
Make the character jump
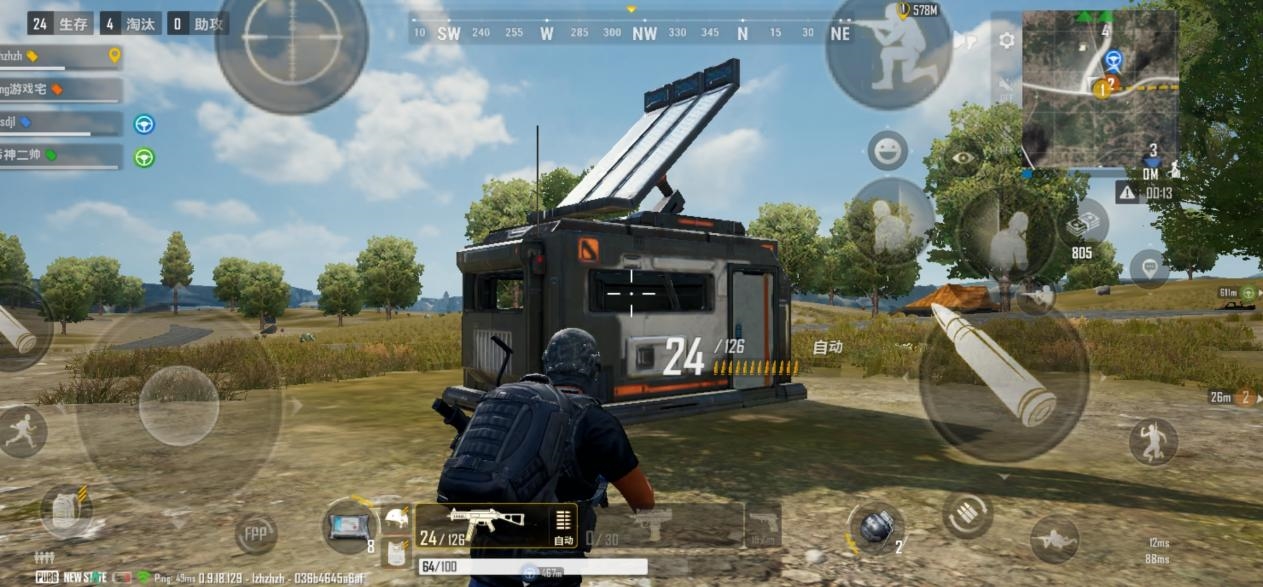click(1153, 441)
